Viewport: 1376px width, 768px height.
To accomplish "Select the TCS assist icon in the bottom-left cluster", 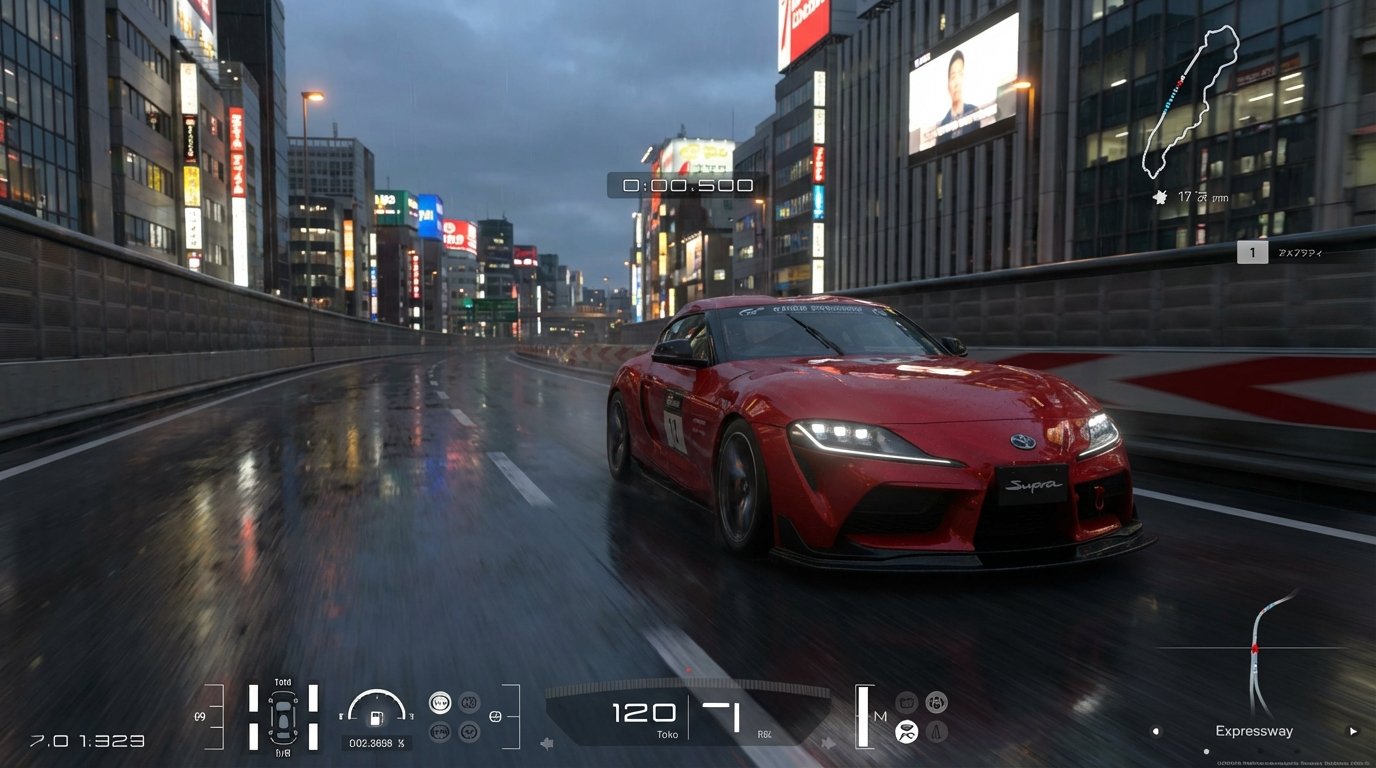I will pos(441,702).
